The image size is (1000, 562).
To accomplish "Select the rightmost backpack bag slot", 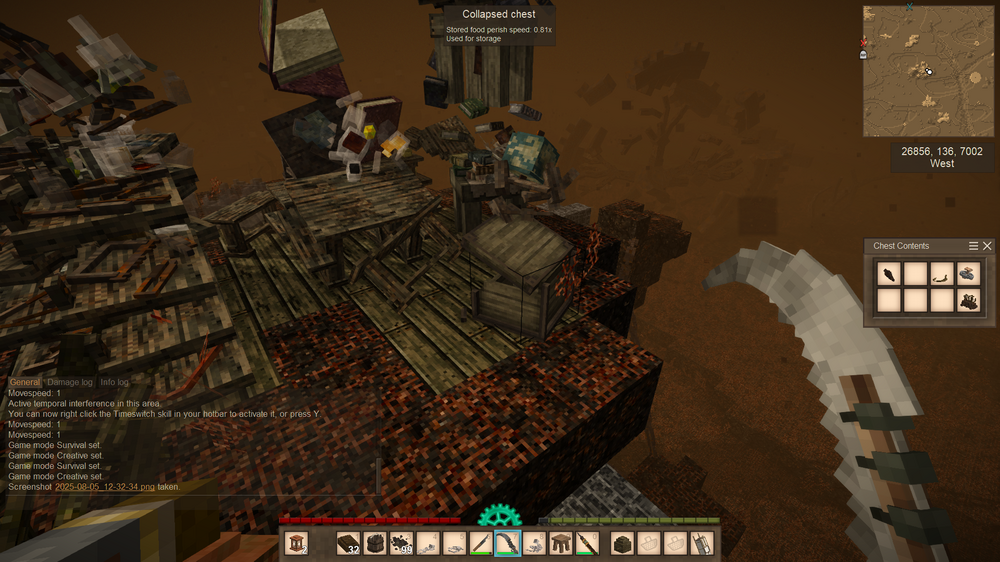I will coord(702,543).
